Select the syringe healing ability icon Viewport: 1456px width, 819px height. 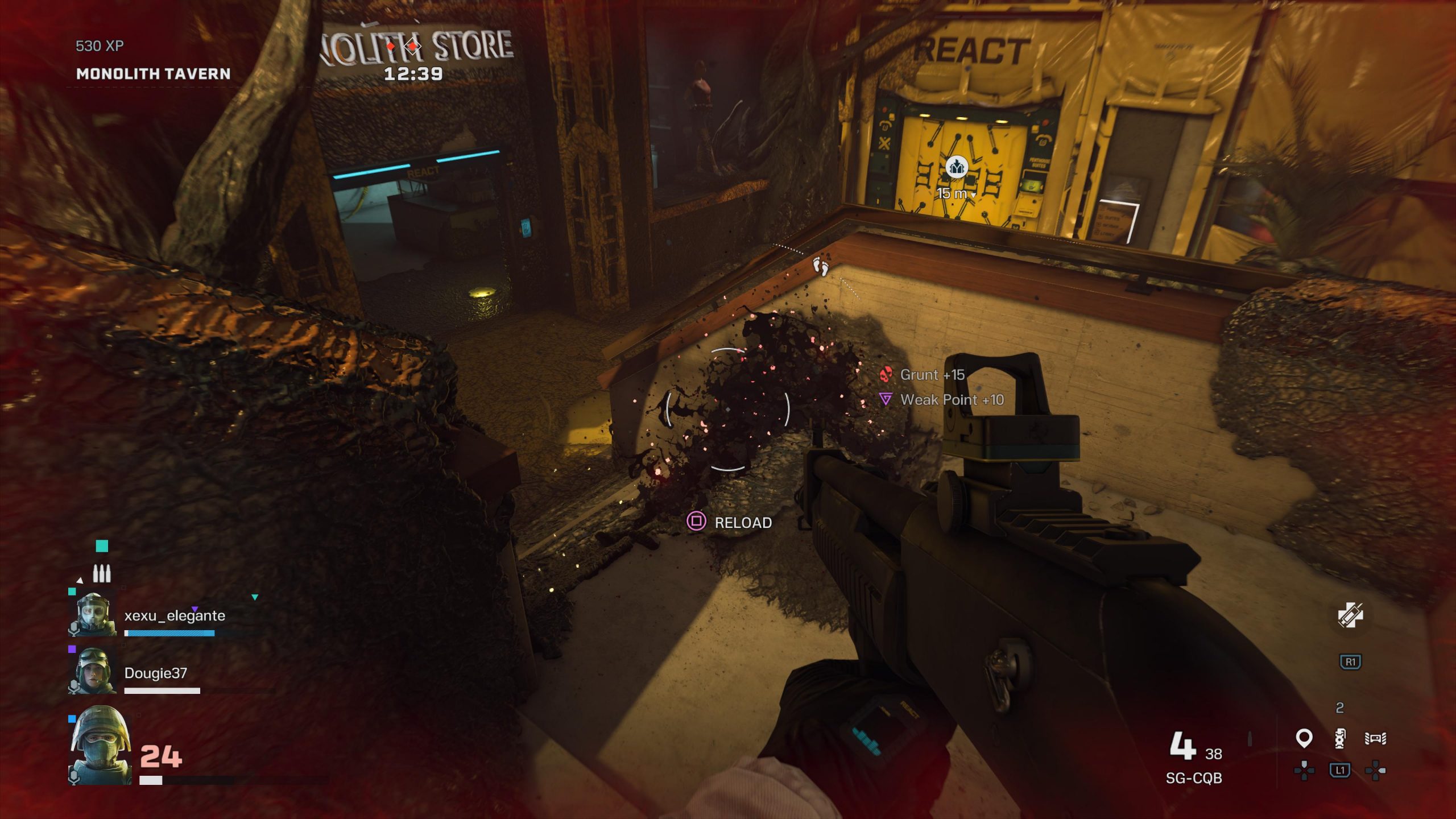click(x=1350, y=616)
